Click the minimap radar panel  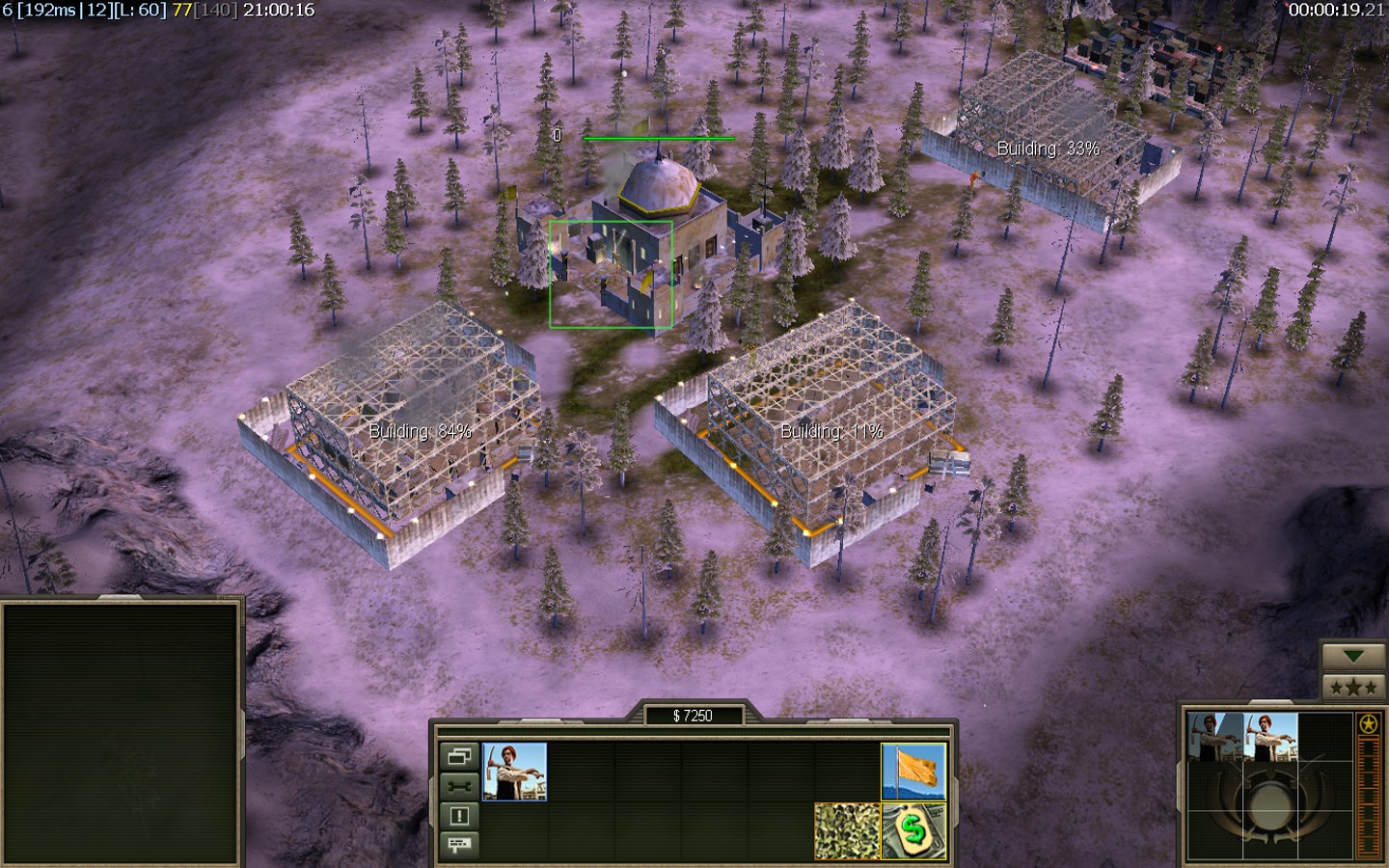(x=121, y=733)
